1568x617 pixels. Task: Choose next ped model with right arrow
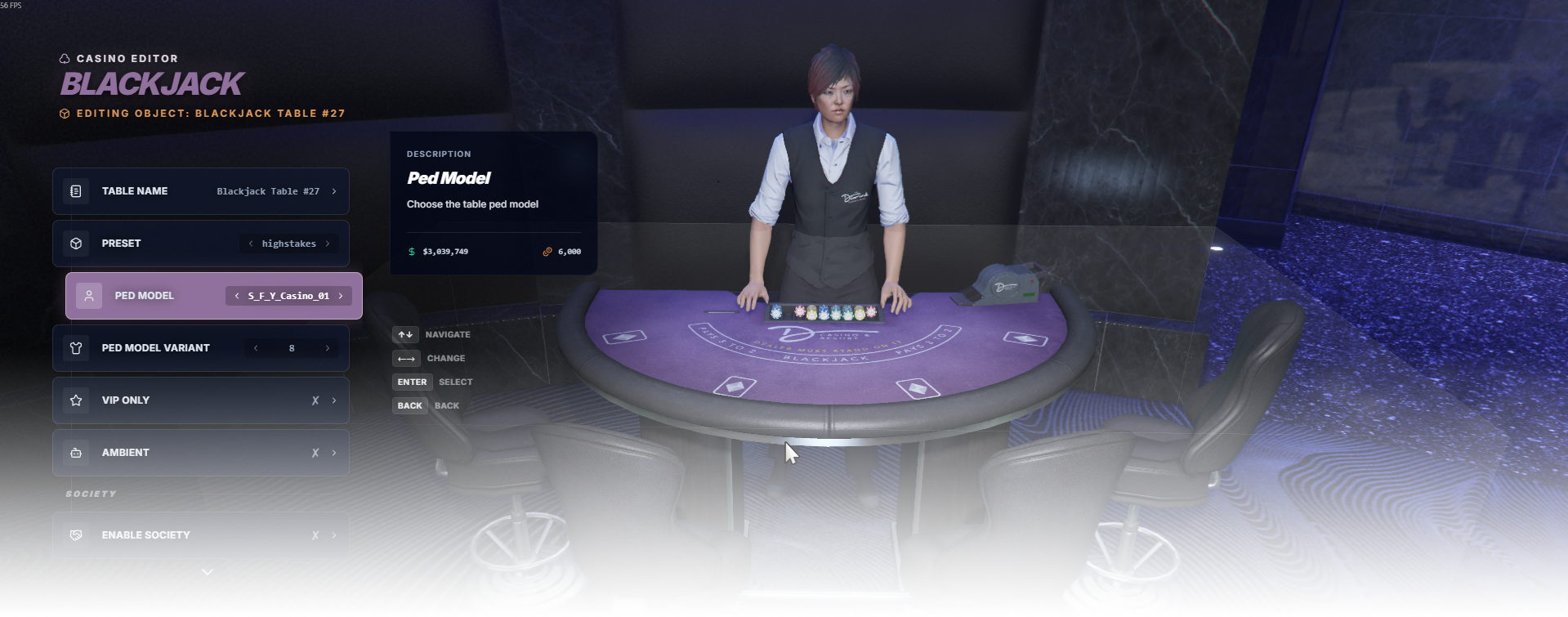(x=341, y=296)
